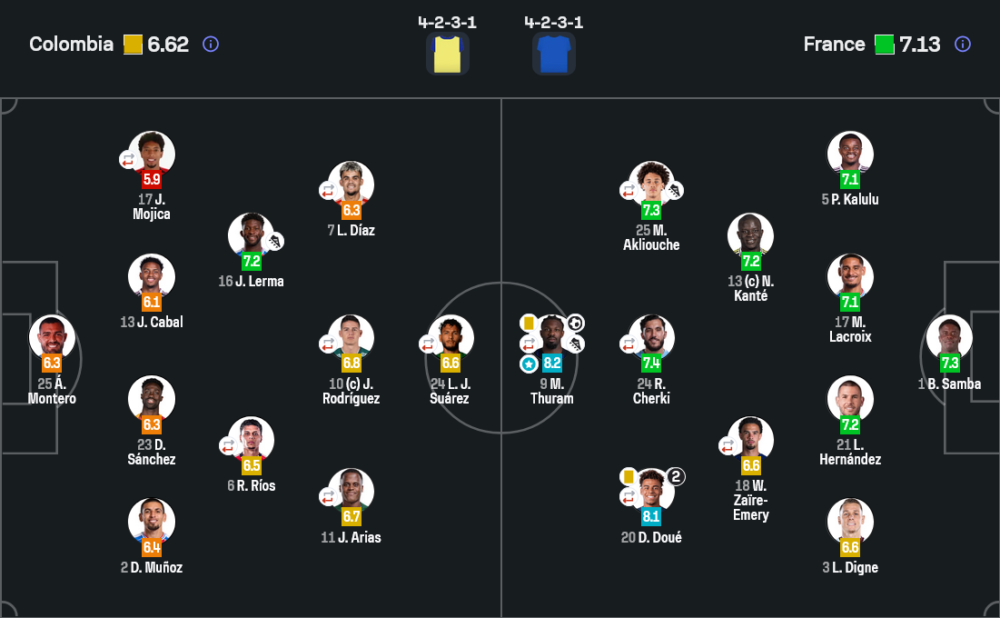Click France's blue kit icon

553,54
